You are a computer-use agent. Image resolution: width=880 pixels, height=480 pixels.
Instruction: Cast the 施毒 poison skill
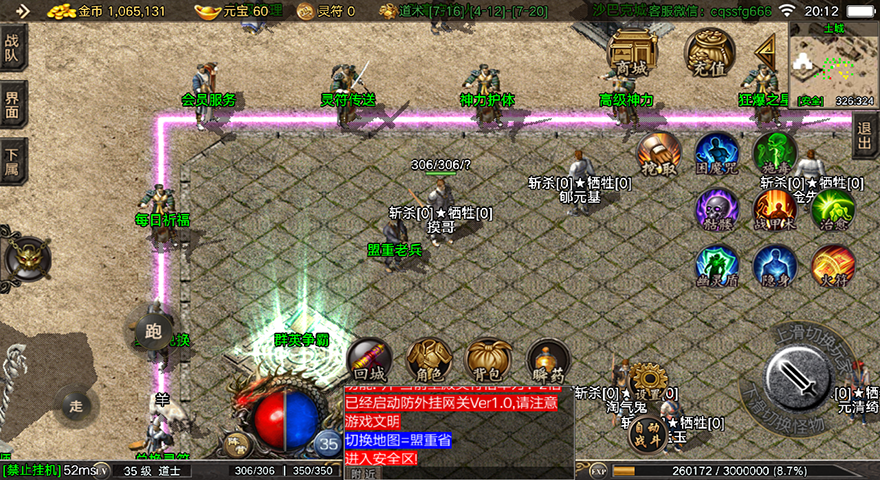[775, 154]
